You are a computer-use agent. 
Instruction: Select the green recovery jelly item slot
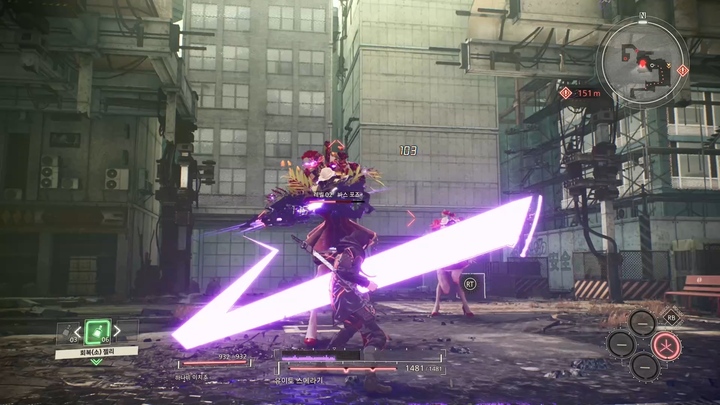pyautogui.click(x=97, y=331)
